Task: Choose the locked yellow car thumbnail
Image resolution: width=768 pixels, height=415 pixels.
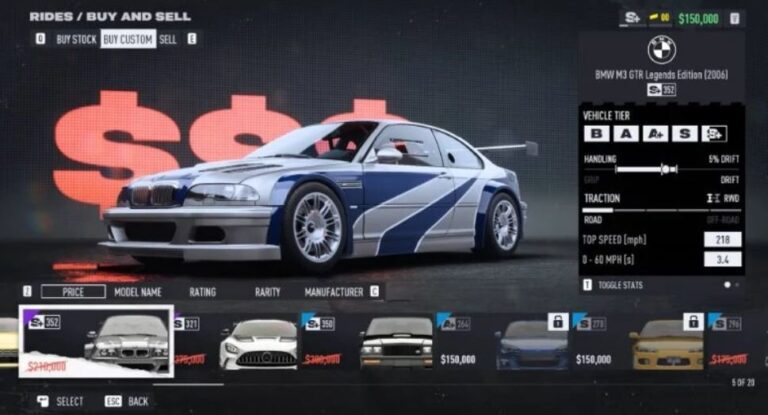Action: click(667, 343)
